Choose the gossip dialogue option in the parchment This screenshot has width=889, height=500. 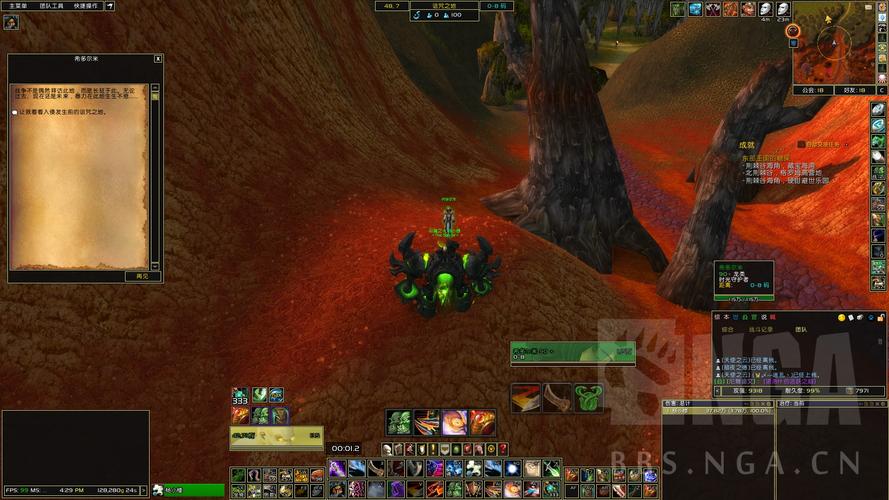tap(60, 112)
